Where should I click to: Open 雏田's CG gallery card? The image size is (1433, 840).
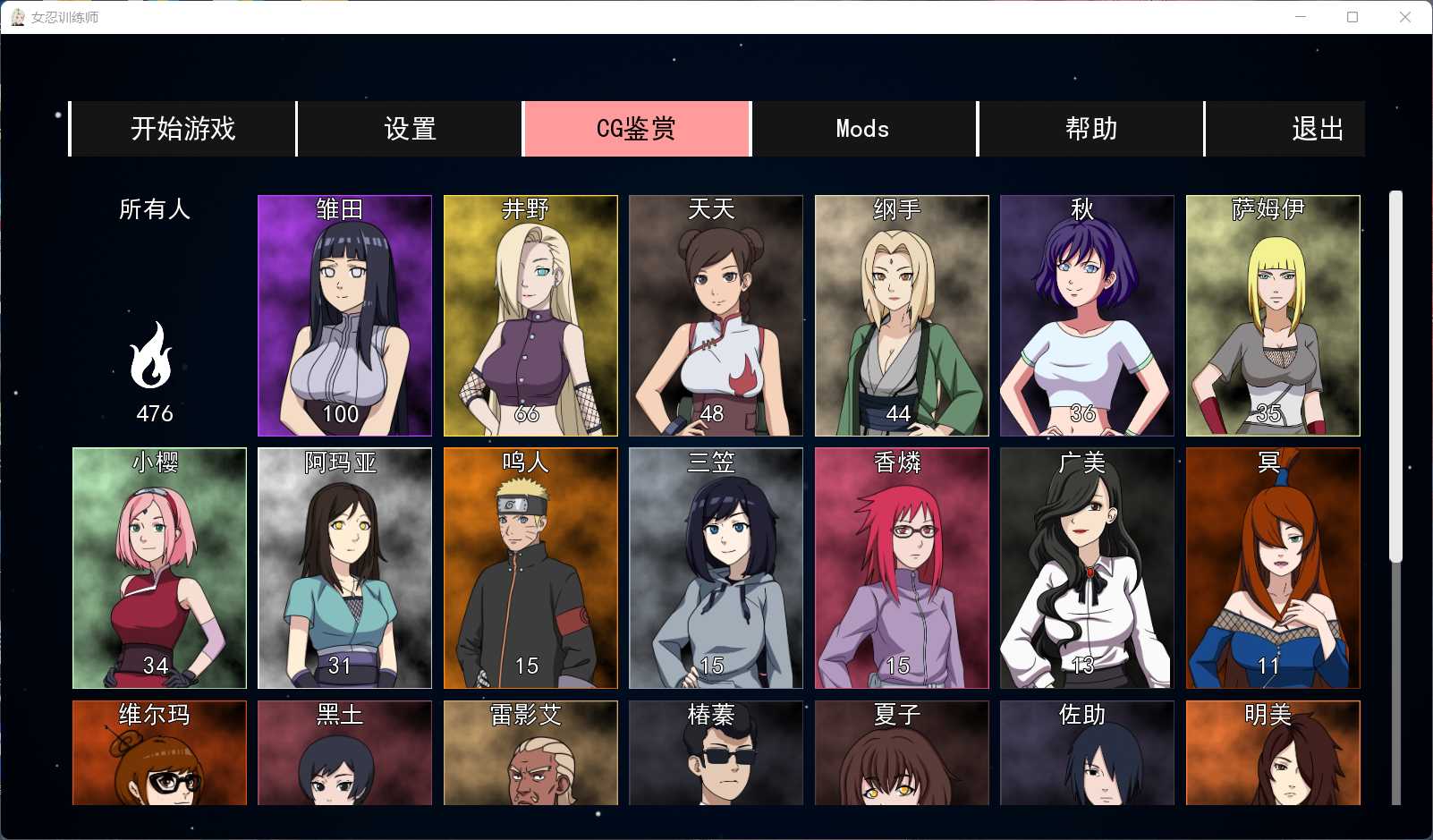[343, 315]
